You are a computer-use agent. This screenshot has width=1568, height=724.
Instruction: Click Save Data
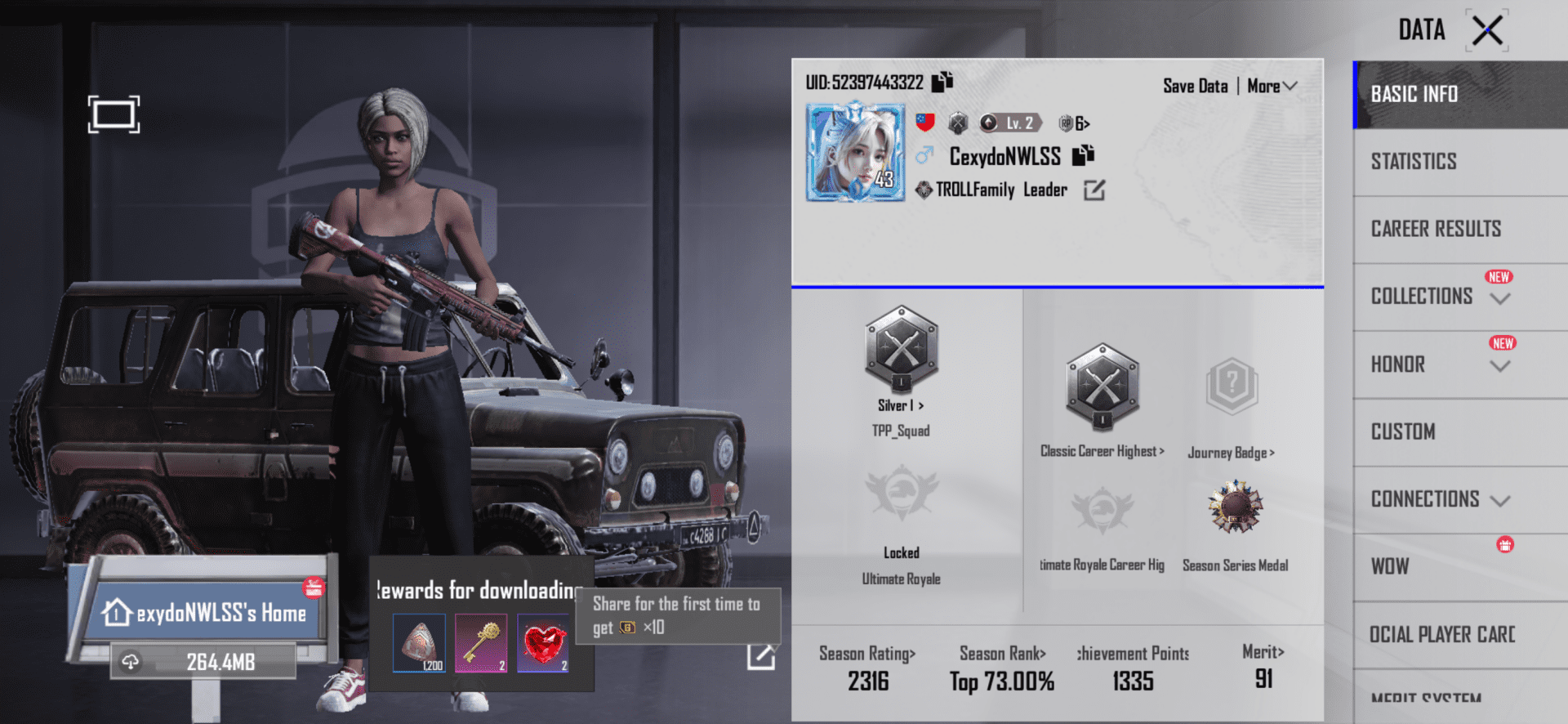(1195, 85)
